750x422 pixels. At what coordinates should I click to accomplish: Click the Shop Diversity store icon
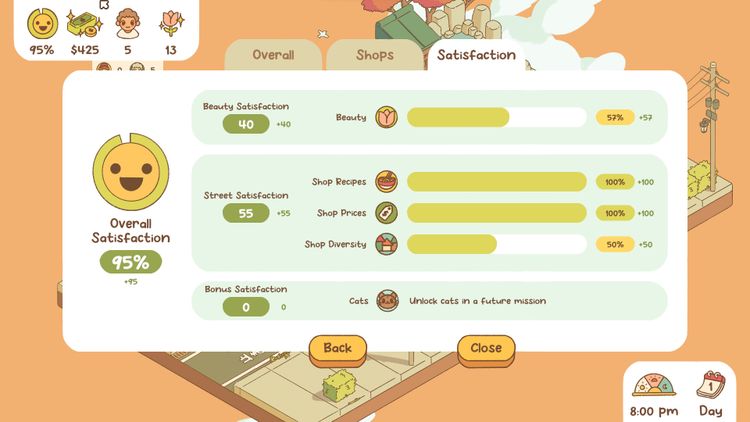click(x=387, y=244)
